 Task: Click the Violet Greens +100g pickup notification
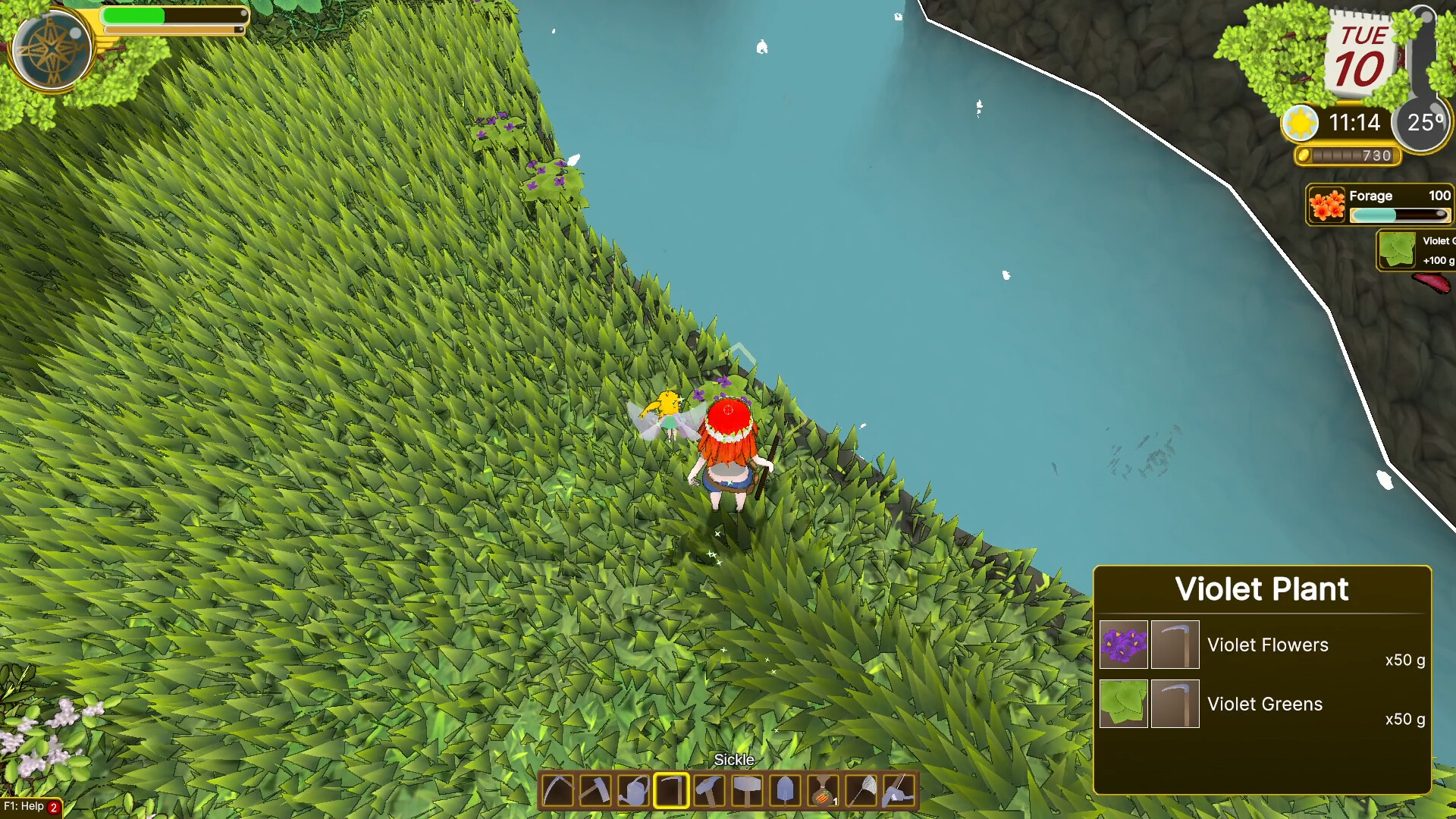point(1418,250)
